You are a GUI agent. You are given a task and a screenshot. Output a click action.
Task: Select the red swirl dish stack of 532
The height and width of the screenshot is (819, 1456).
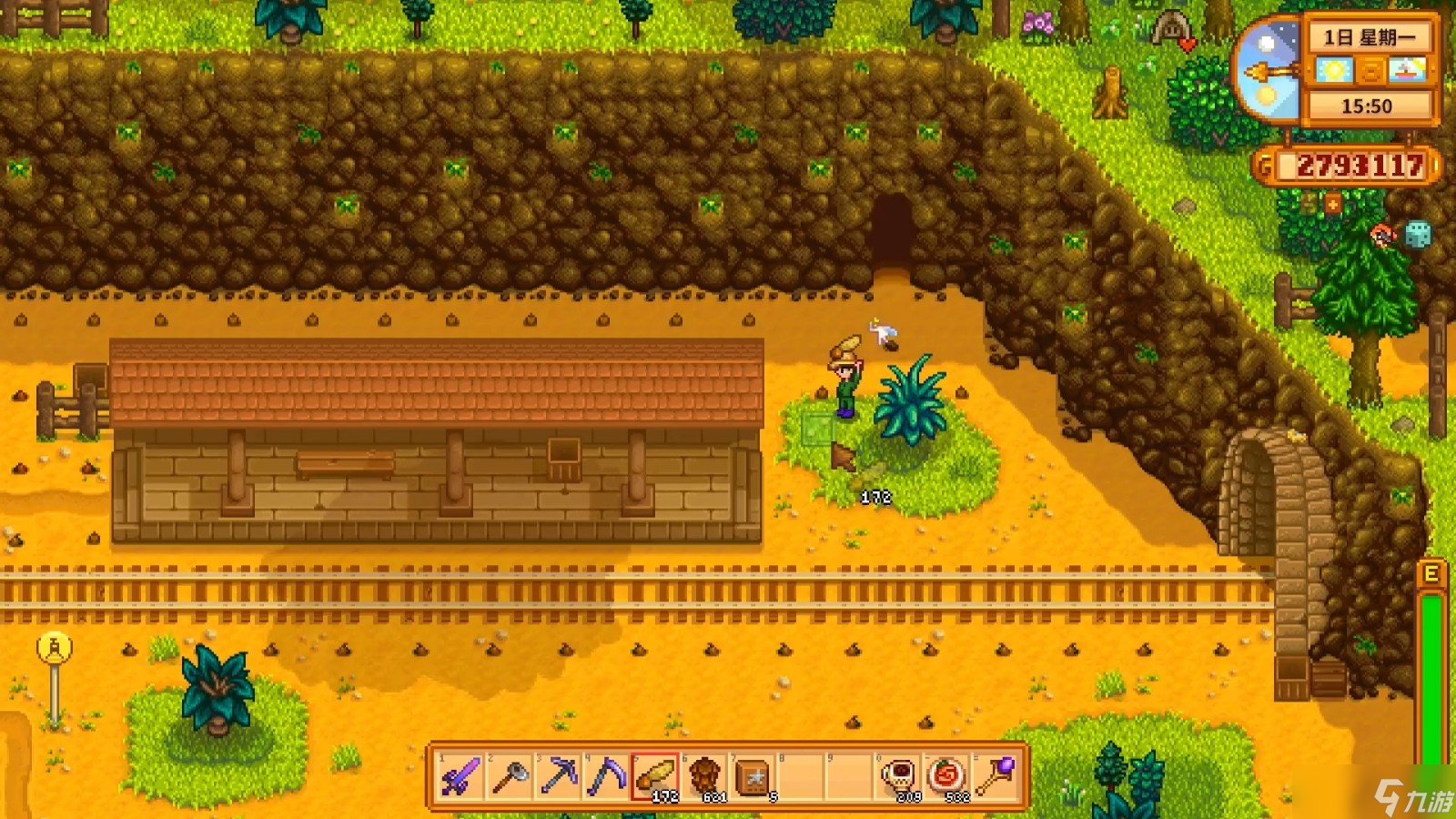click(x=947, y=776)
